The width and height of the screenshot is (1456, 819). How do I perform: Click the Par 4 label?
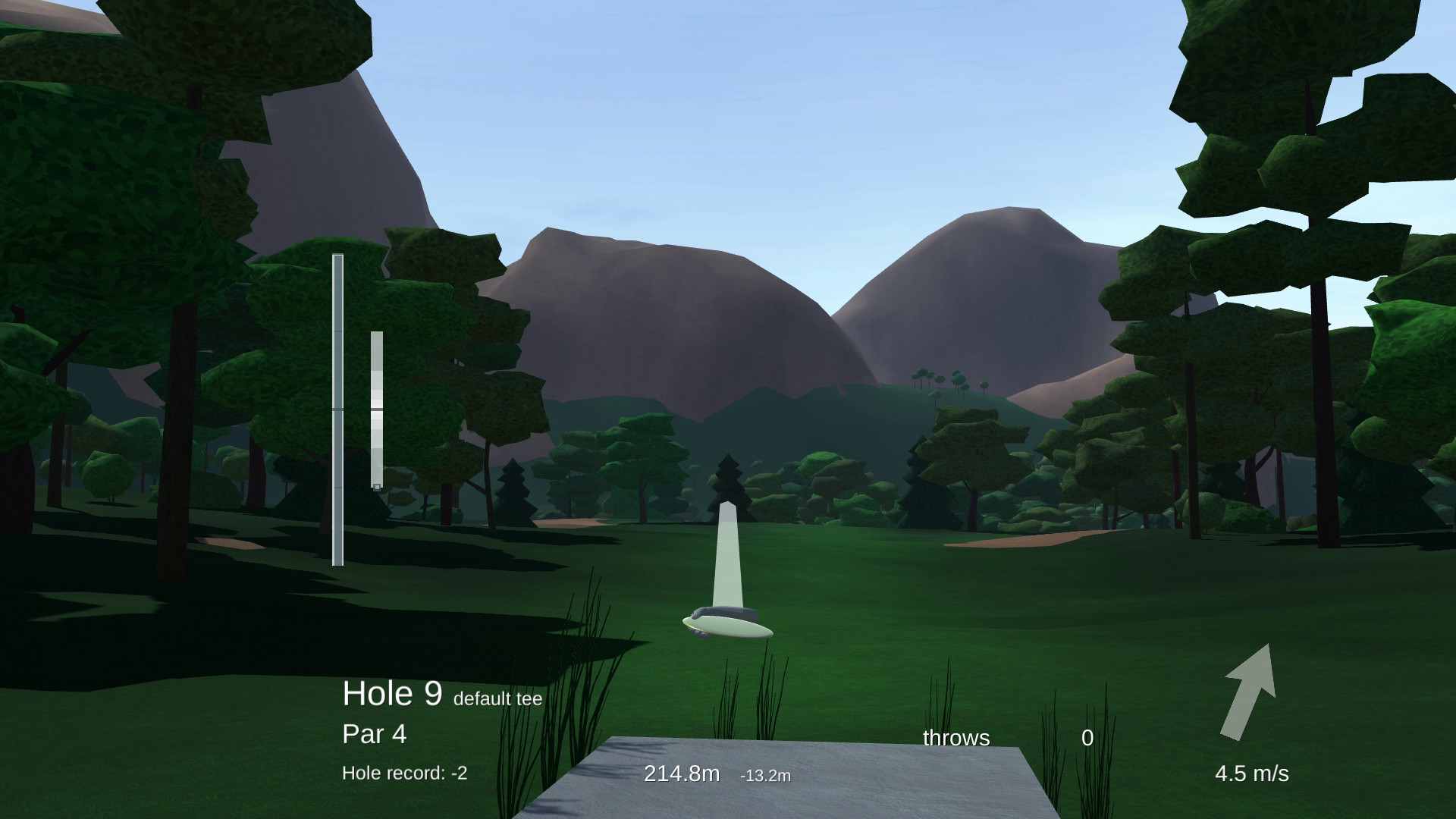[x=373, y=733]
